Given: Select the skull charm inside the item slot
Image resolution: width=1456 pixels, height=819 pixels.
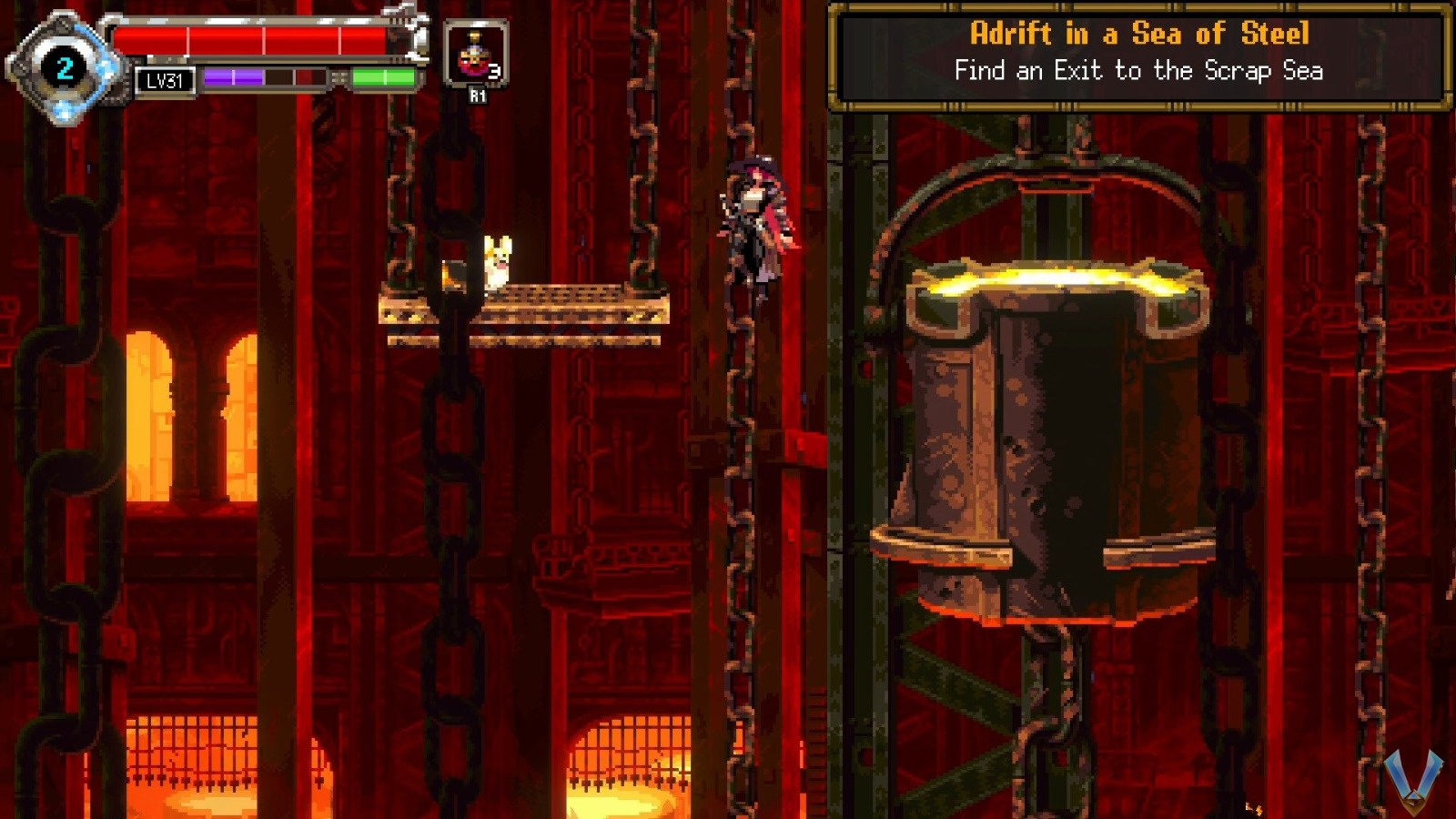Looking at the screenshot, I should tap(473, 59).
